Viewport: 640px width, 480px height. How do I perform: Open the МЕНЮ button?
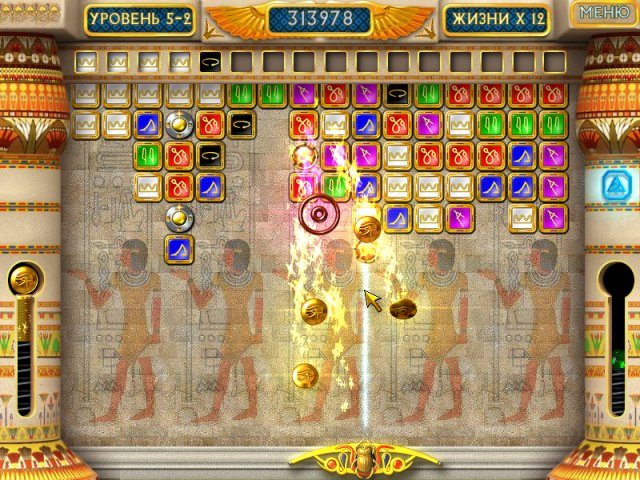(604, 13)
